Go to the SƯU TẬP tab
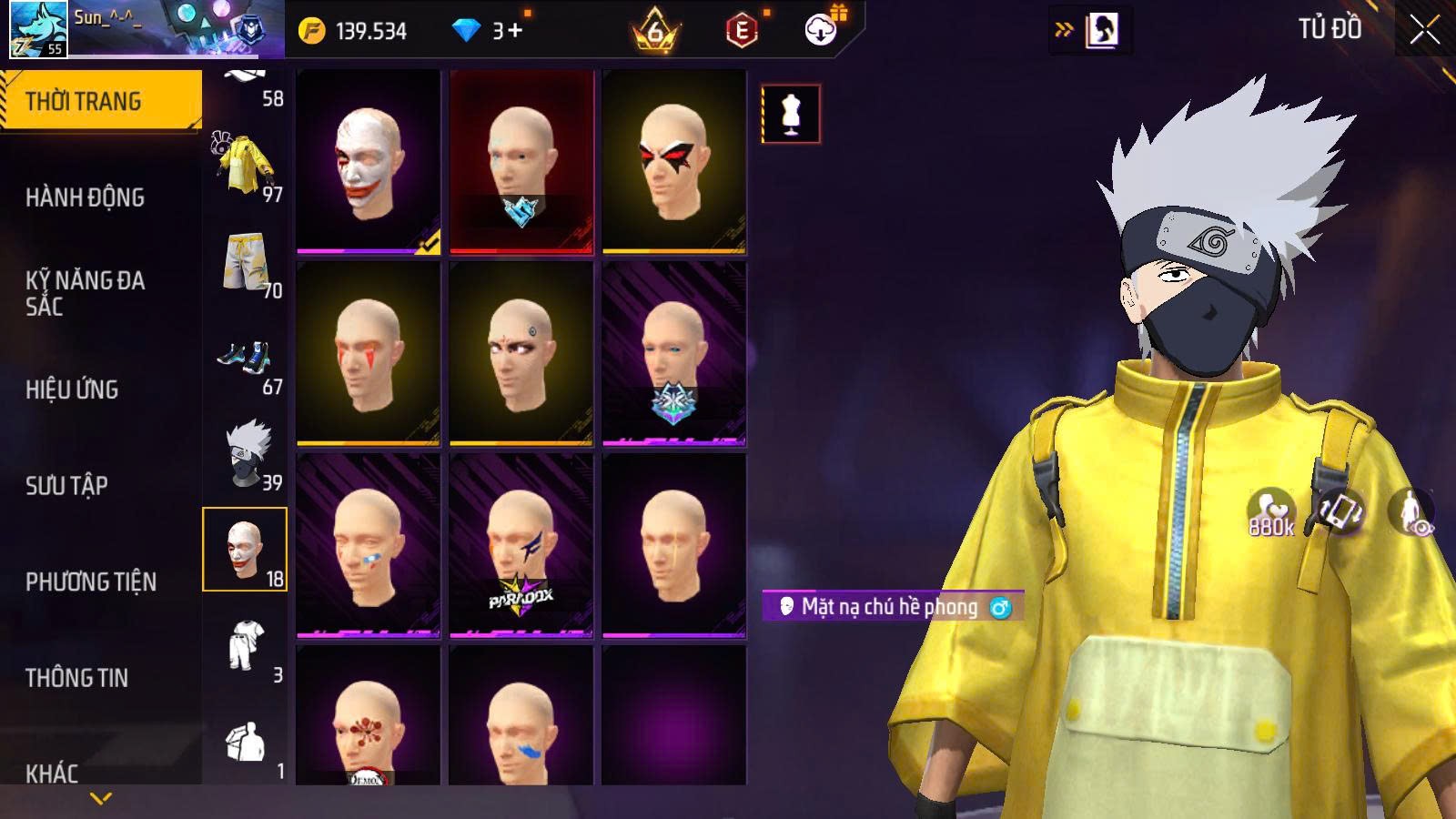 66,486
